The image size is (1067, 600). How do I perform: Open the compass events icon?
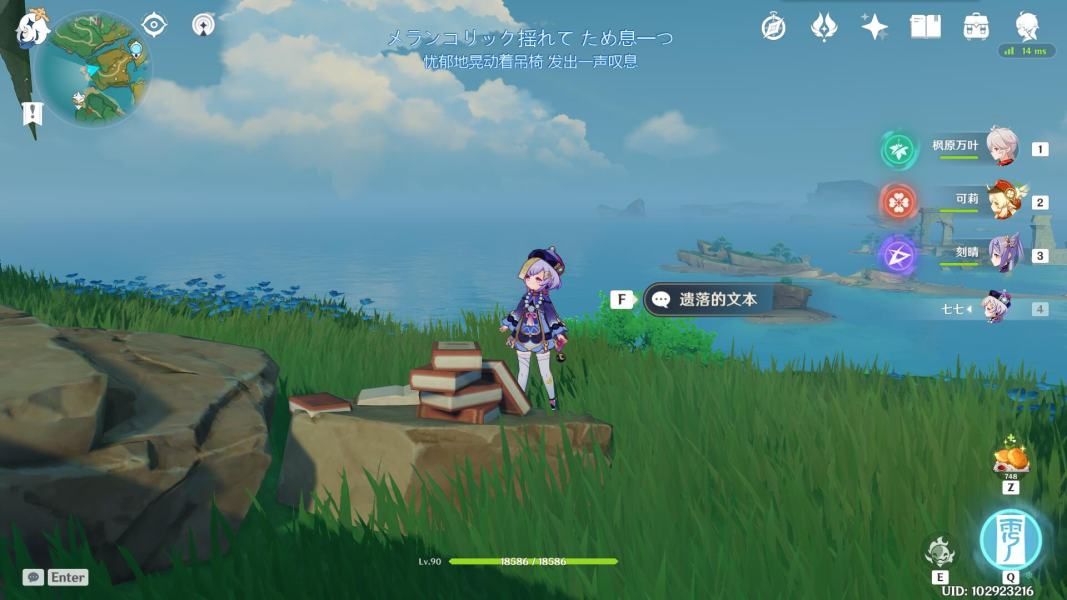[773, 27]
